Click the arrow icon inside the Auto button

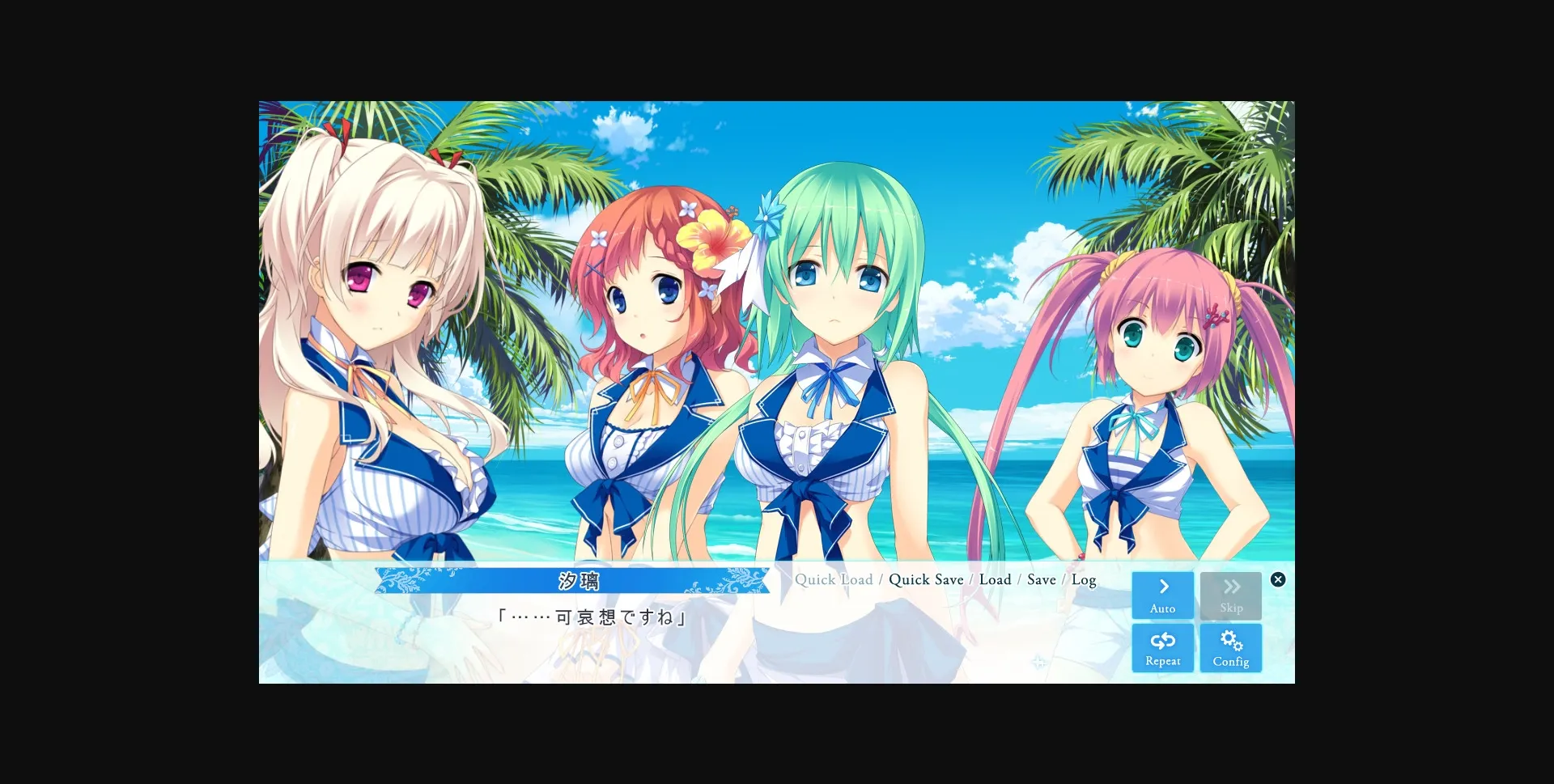pos(1162,586)
